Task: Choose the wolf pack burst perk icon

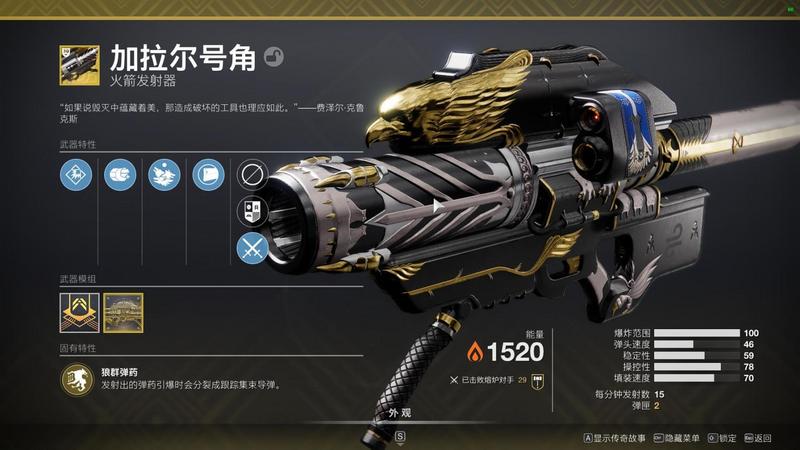Action: (163, 176)
